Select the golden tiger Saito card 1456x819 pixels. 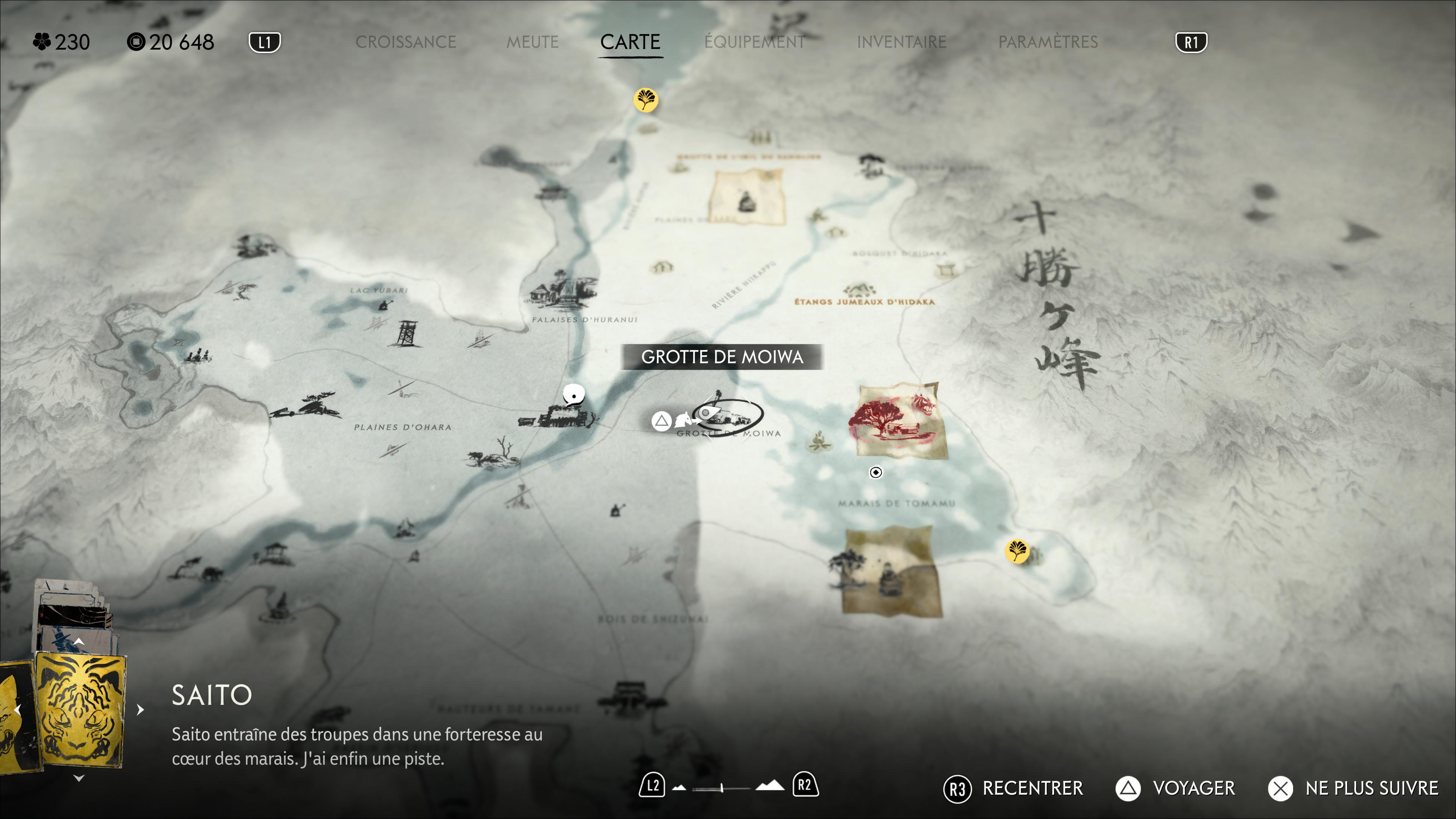[80, 709]
